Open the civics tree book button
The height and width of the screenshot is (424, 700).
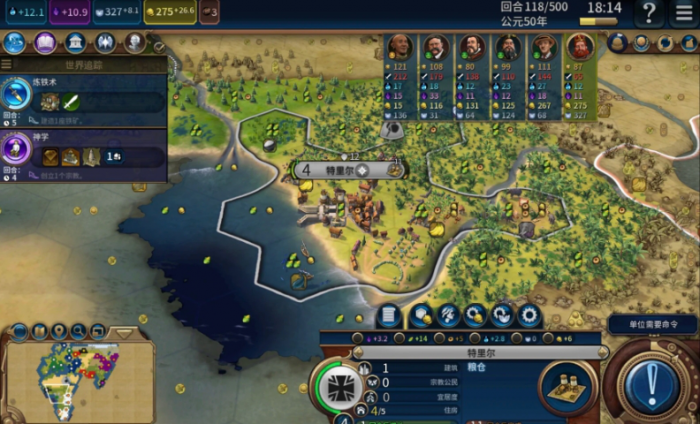click(x=45, y=43)
